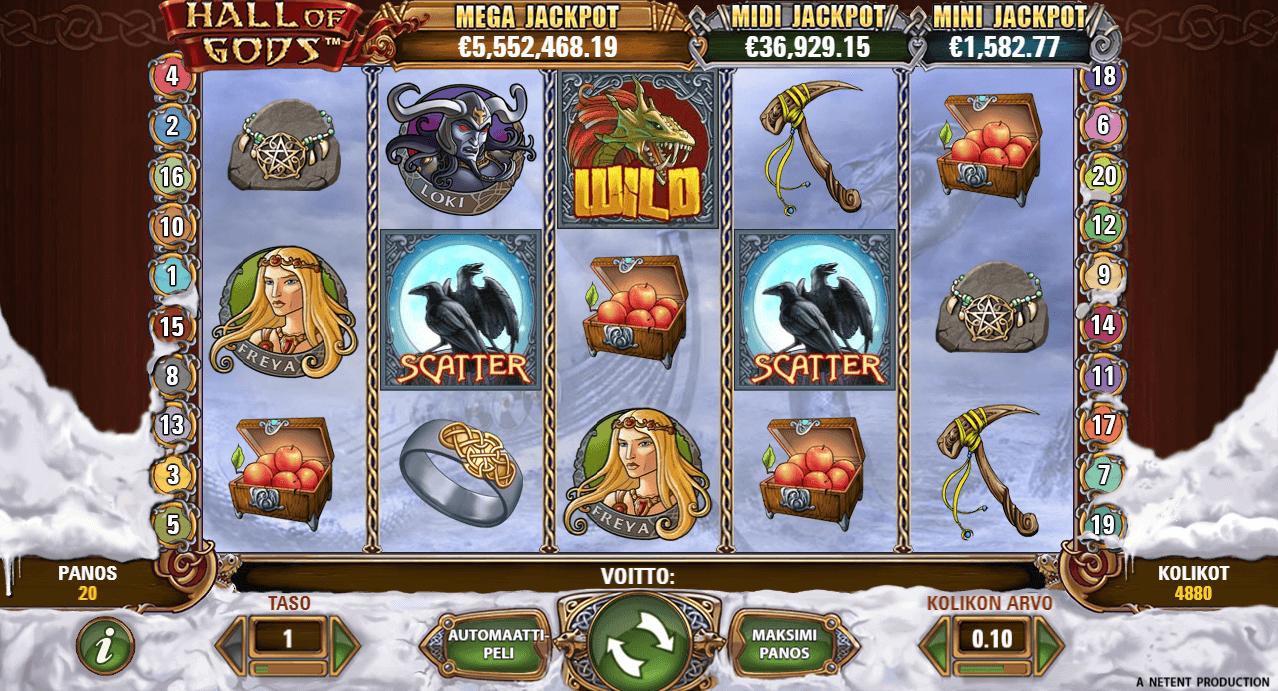Choose payline number 20 marker
Viewport: 1278px width, 691px height.
click(x=1103, y=176)
